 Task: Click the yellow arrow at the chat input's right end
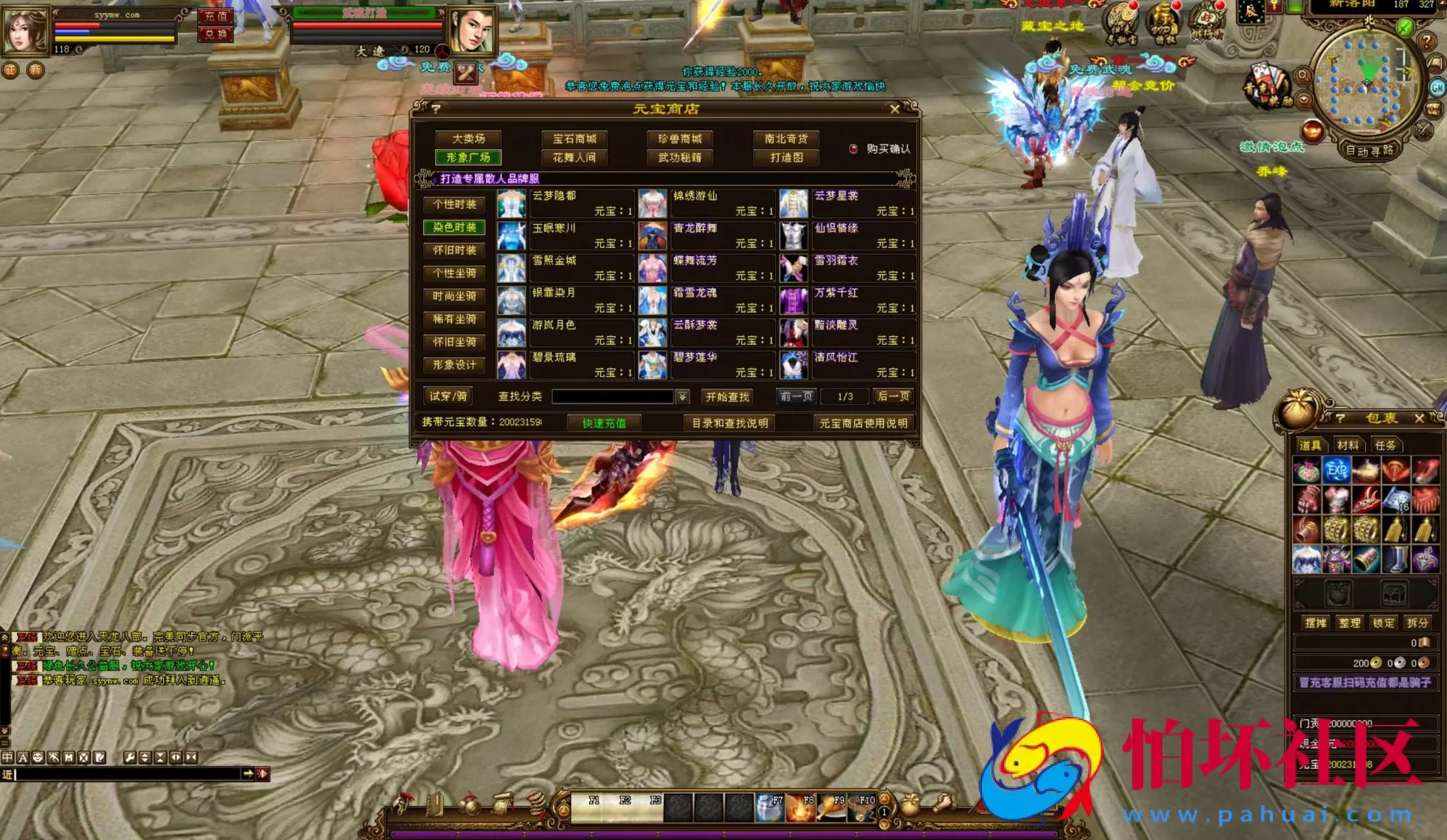click(248, 773)
